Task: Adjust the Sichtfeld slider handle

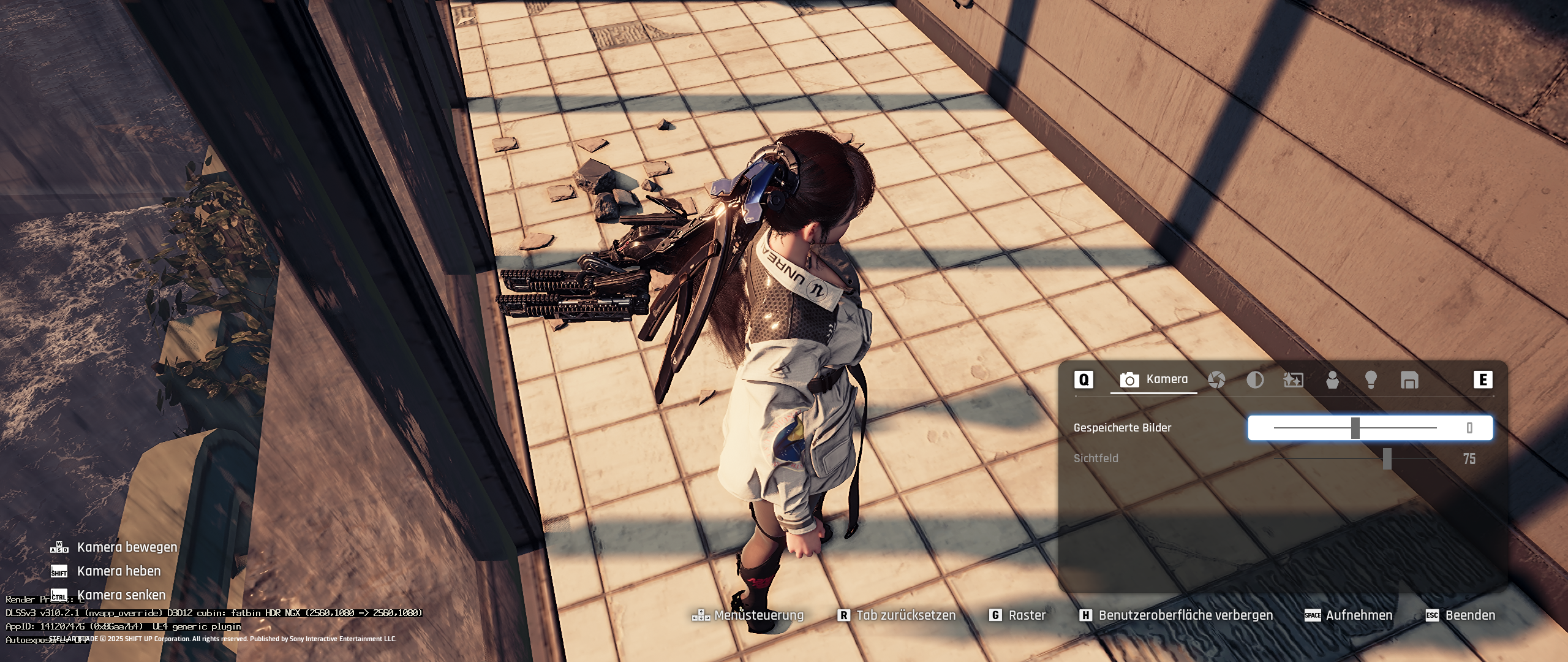Action: click(x=1387, y=458)
